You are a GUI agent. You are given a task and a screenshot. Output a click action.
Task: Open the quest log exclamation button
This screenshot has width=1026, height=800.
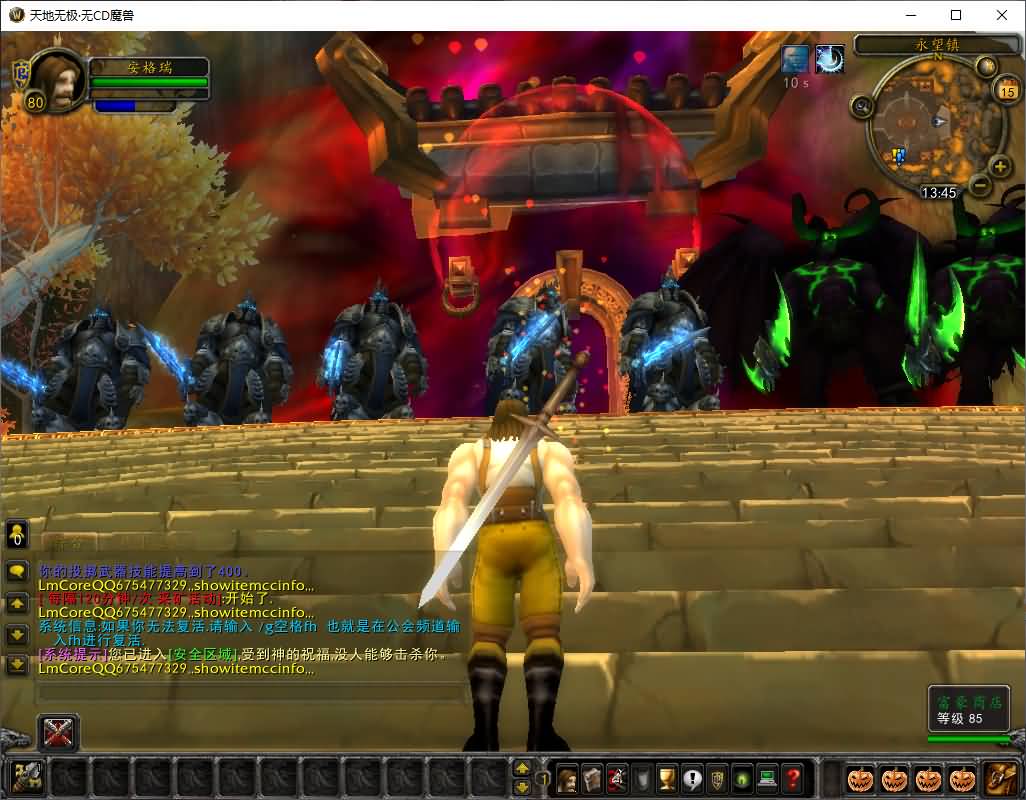(x=692, y=777)
